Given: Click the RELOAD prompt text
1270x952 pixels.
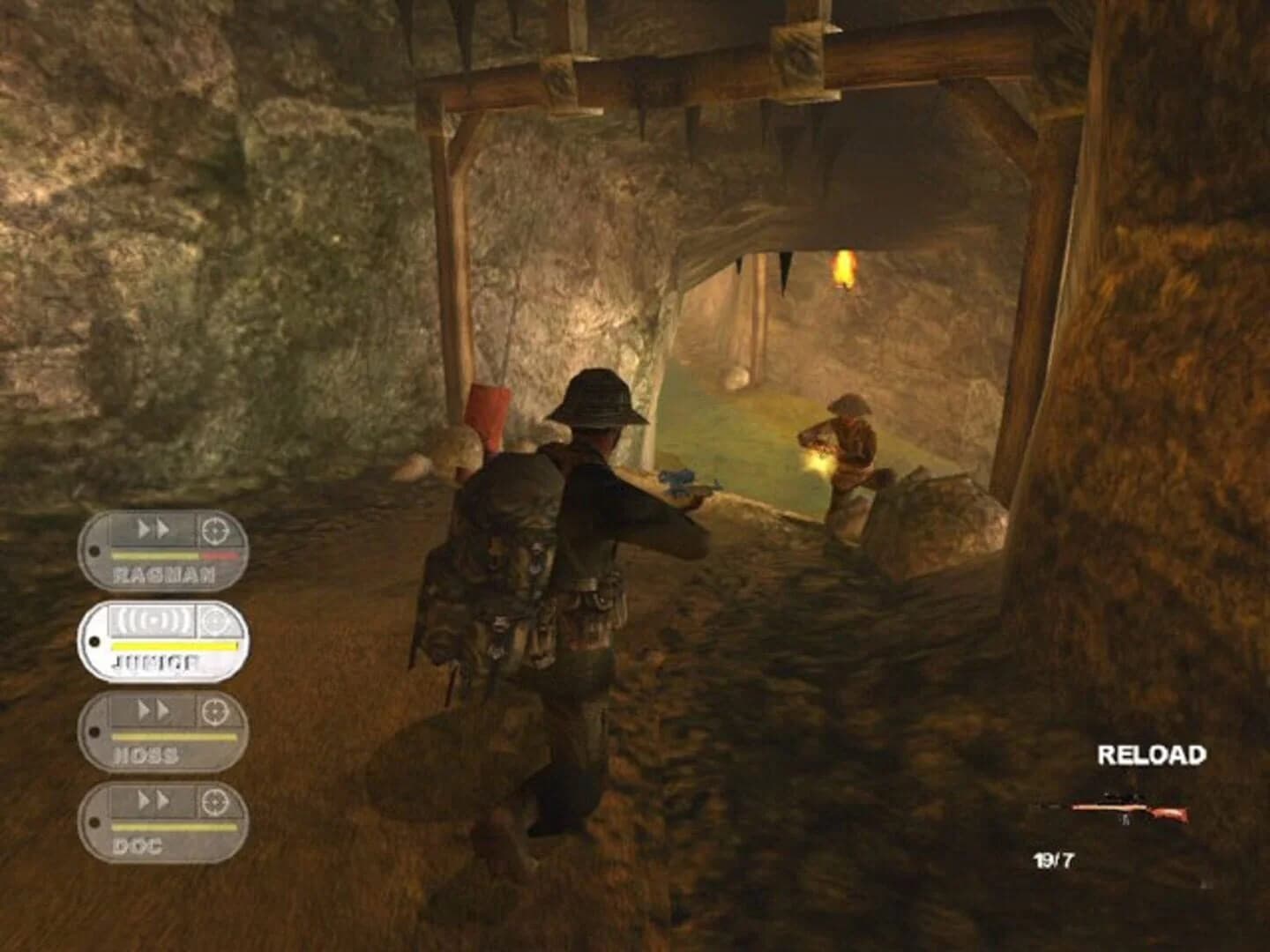Looking at the screenshot, I should coord(1152,755).
